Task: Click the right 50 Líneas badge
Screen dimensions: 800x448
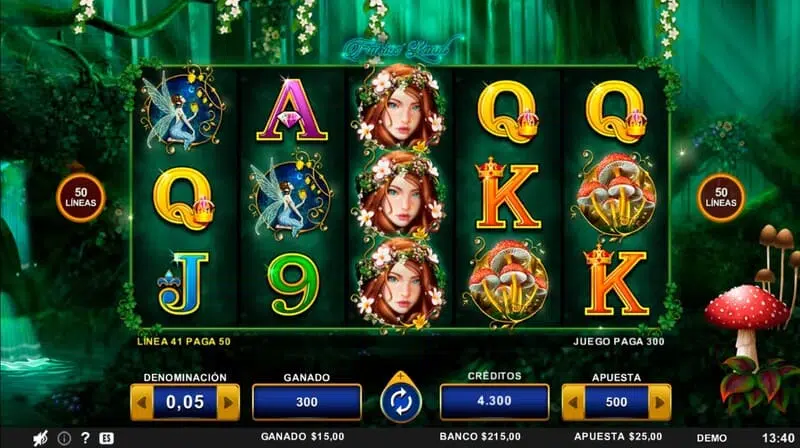Action: [719, 197]
